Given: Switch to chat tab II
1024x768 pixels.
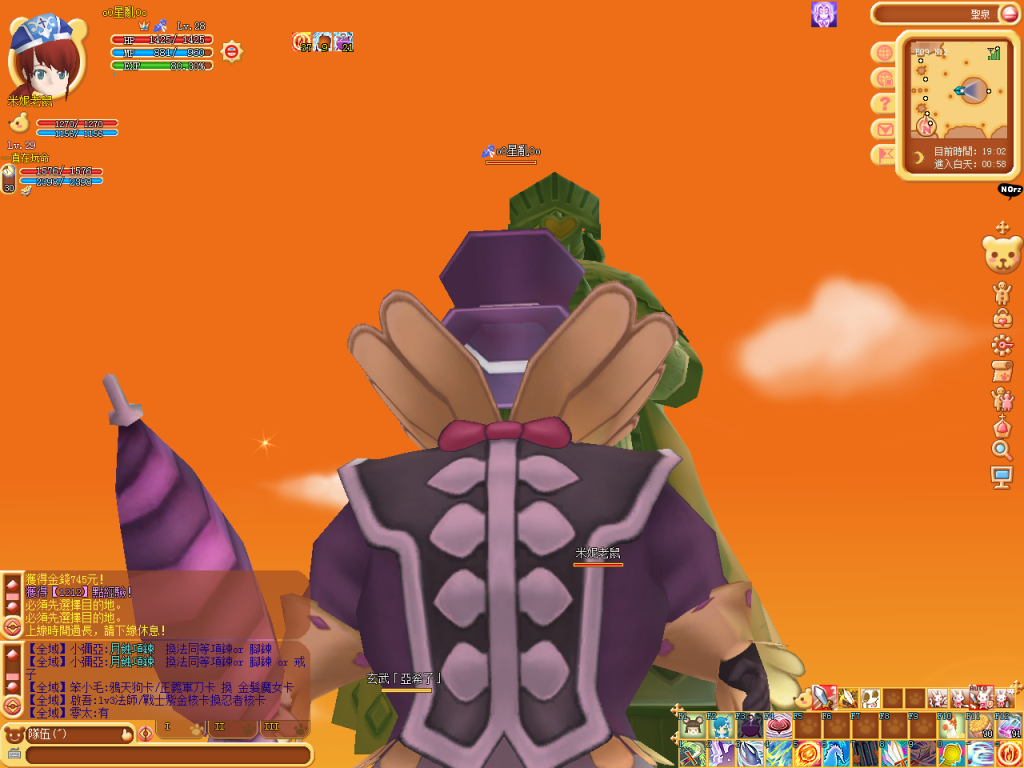Looking at the screenshot, I should click(220, 727).
